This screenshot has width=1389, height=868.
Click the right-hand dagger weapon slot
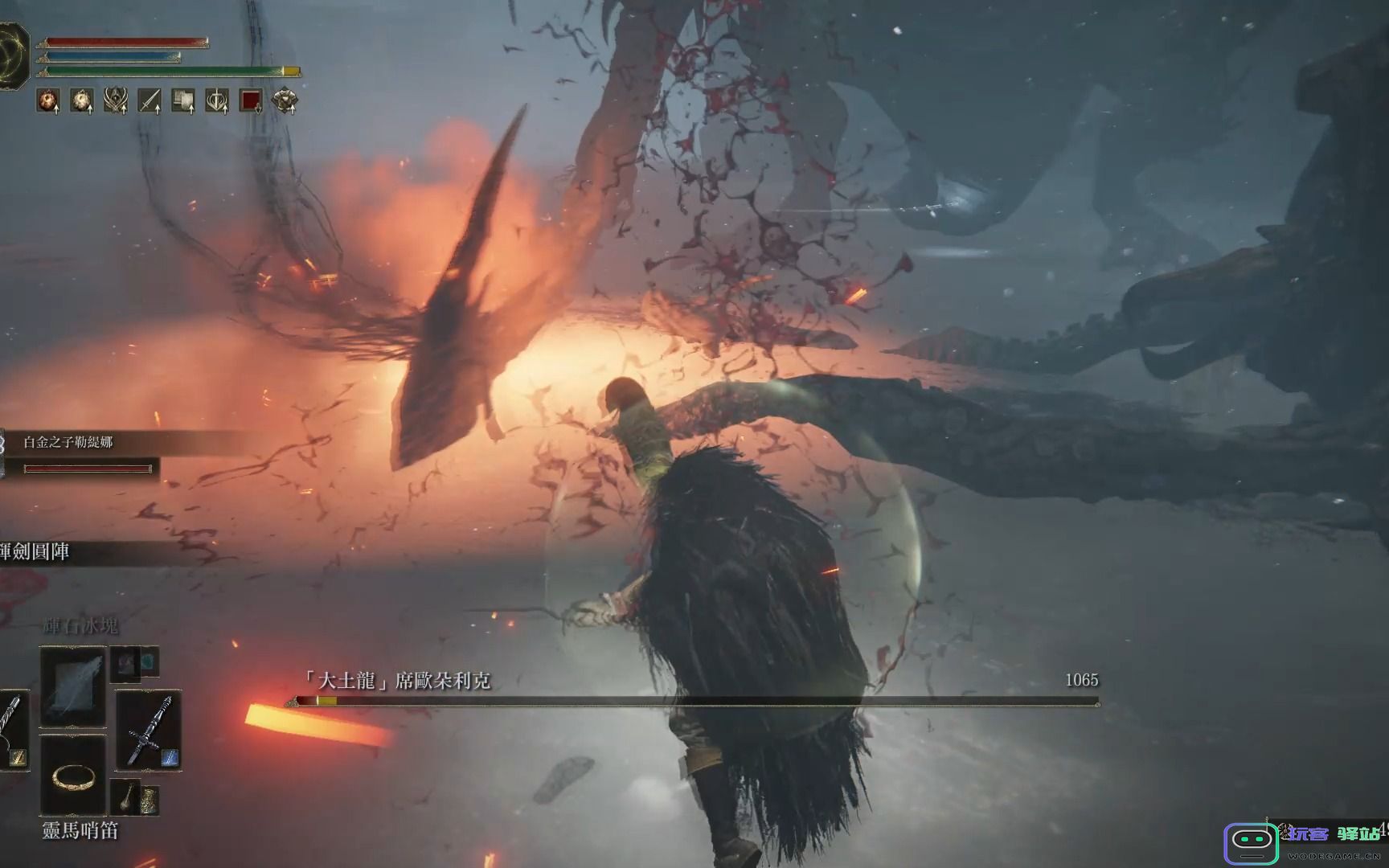click(x=148, y=731)
